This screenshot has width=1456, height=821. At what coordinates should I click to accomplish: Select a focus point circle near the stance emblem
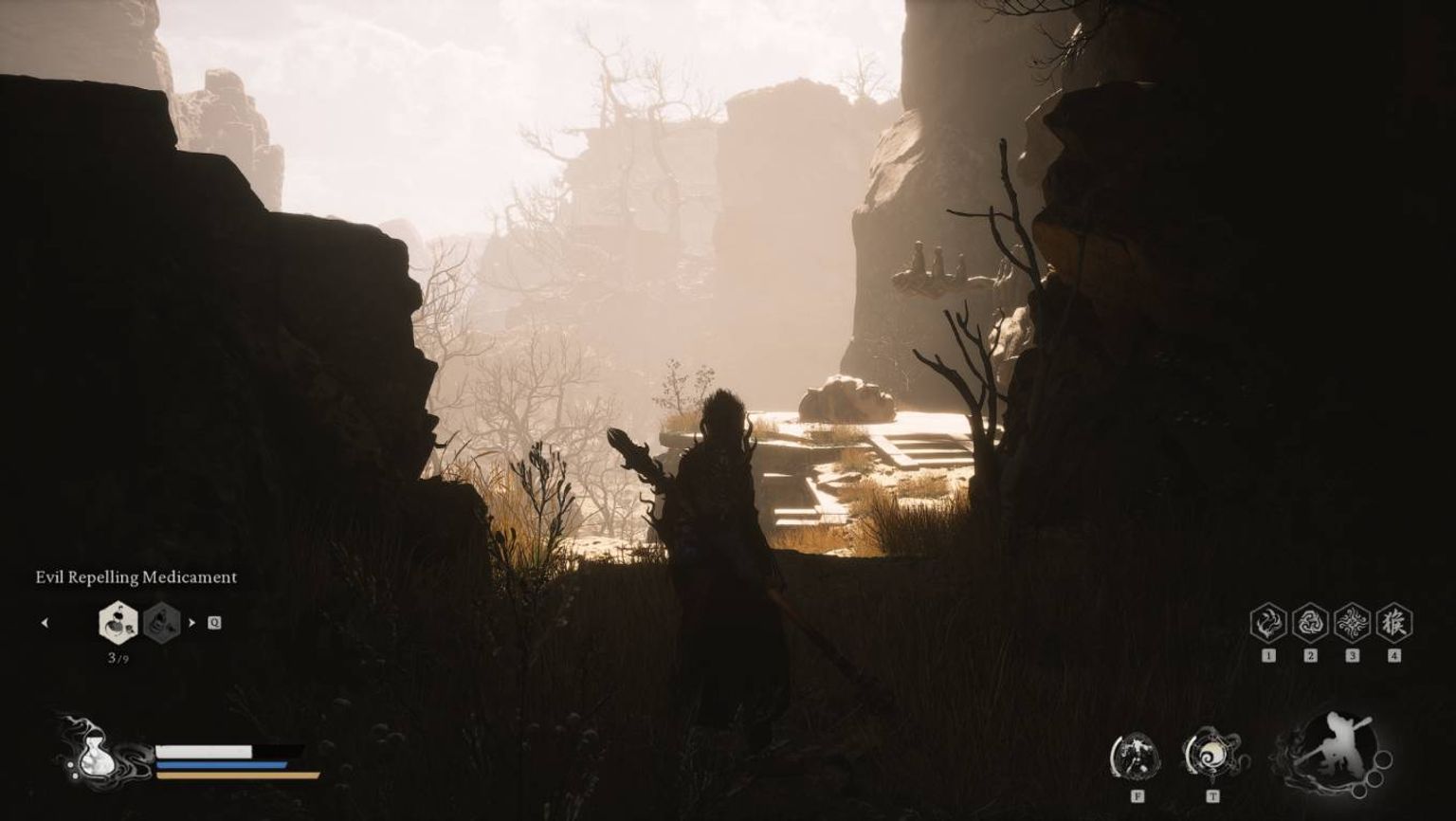point(1383,760)
